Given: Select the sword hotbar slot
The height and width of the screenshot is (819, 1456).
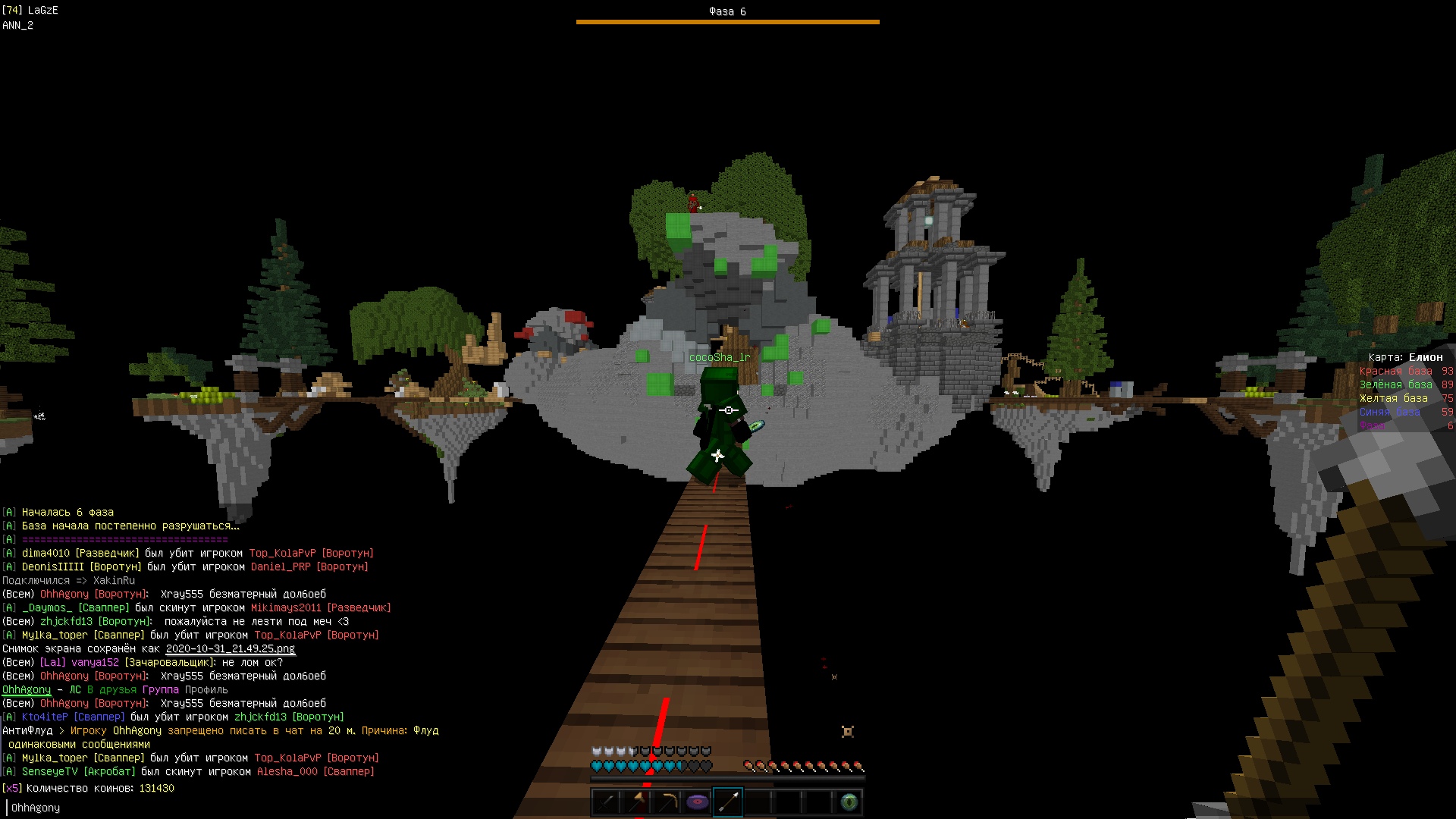Looking at the screenshot, I should [x=607, y=802].
